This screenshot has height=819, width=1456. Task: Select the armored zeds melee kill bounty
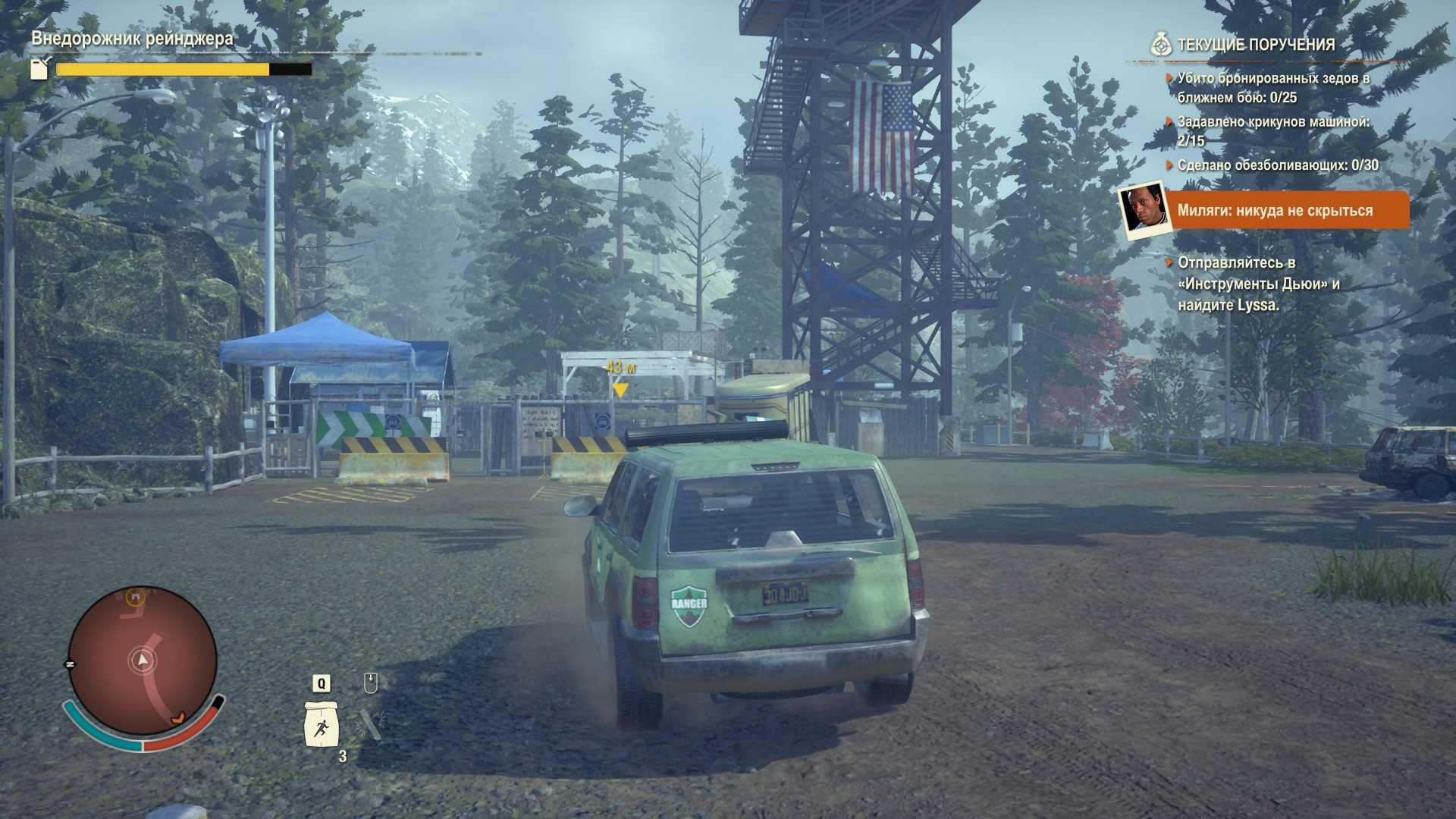[1272, 88]
